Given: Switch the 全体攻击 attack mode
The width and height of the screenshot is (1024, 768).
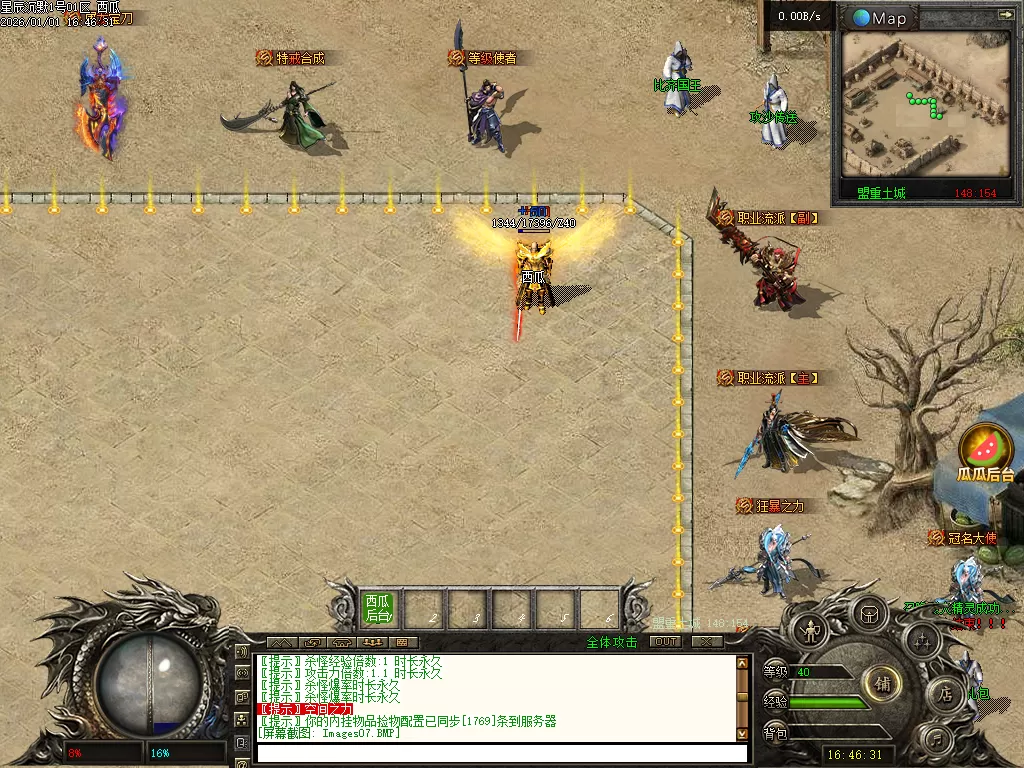Looking at the screenshot, I should (x=611, y=642).
